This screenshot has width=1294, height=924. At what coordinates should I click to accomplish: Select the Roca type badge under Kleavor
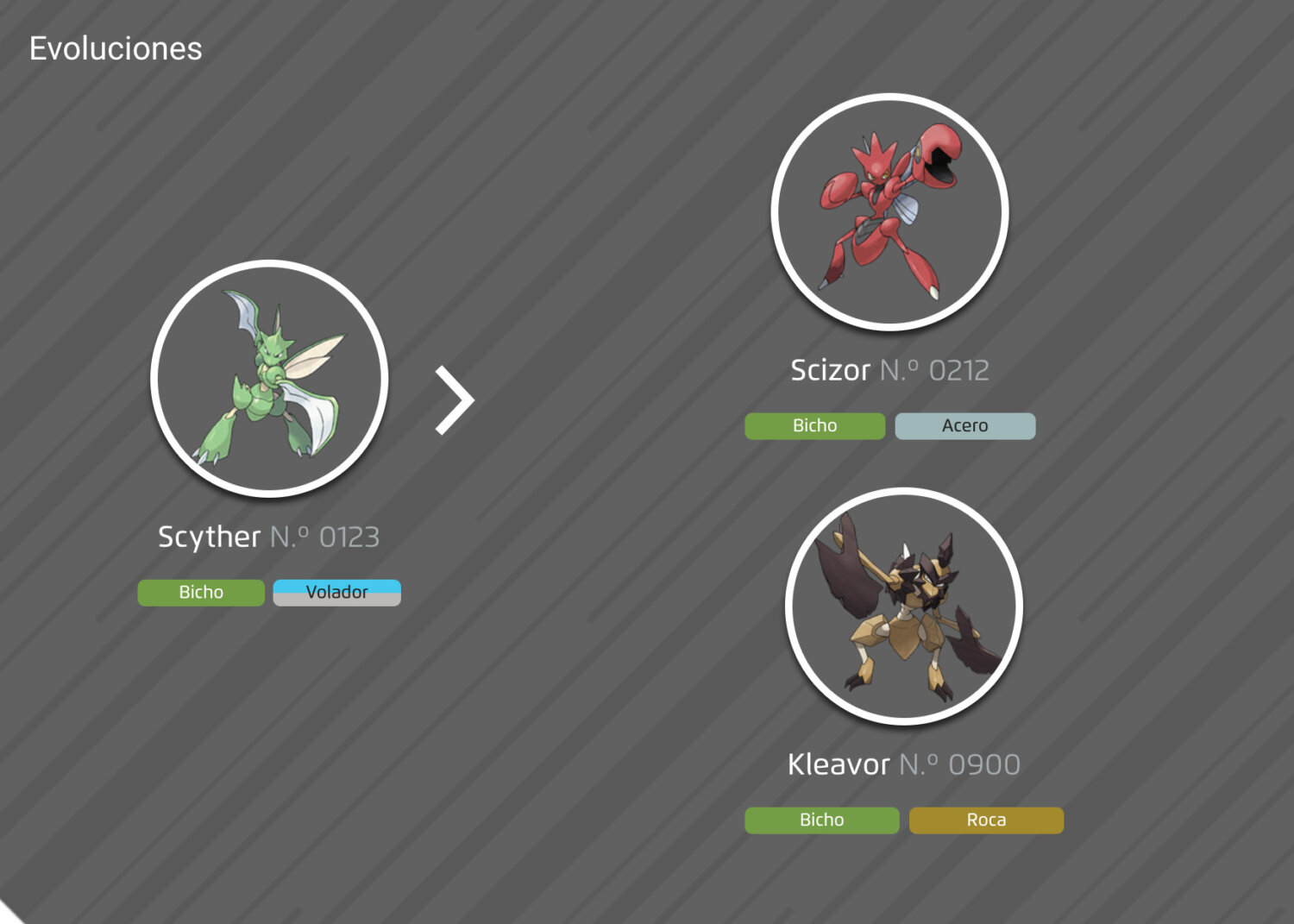pos(986,820)
